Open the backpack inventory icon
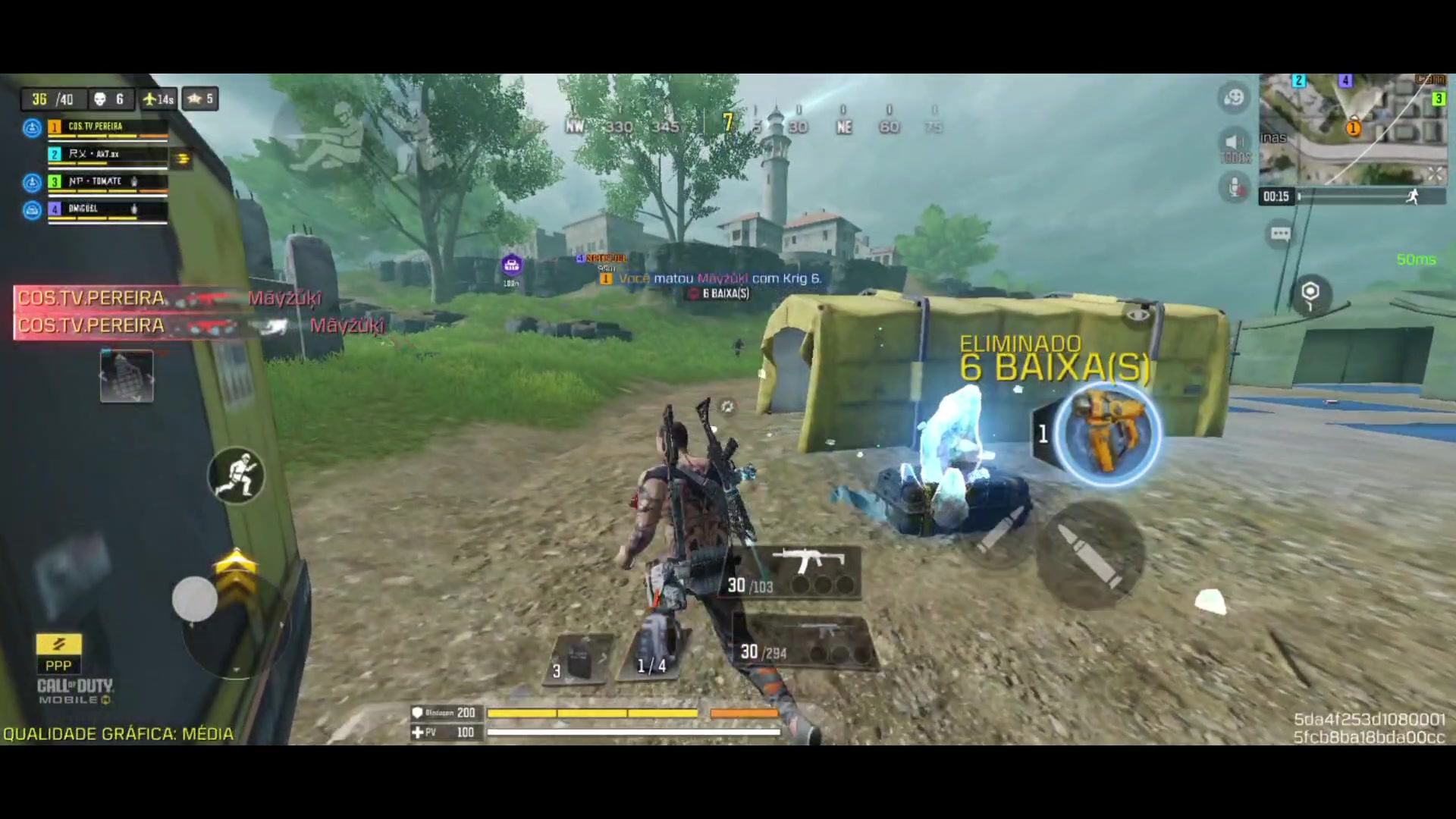Viewport: 1456px width, 819px height. tap(127, 376)
